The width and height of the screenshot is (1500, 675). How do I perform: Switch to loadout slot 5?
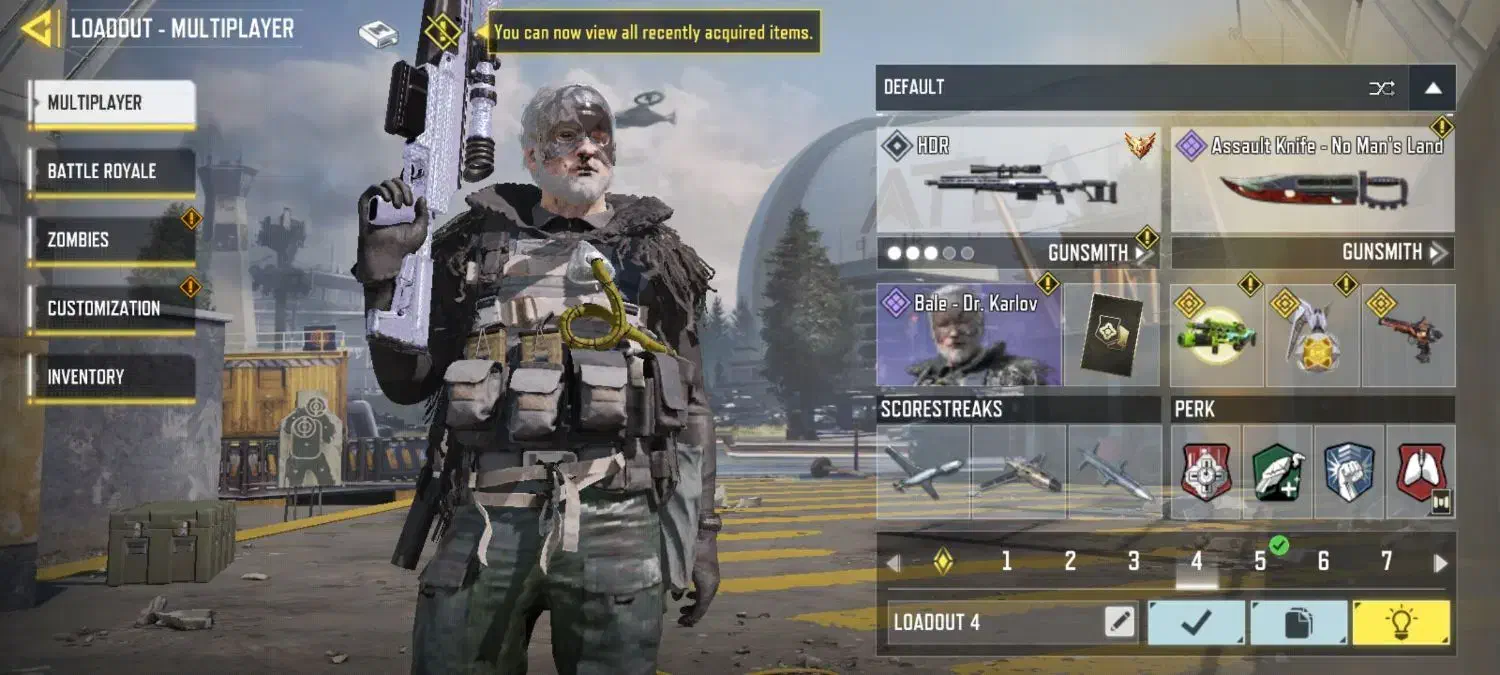coord(1260,562)
